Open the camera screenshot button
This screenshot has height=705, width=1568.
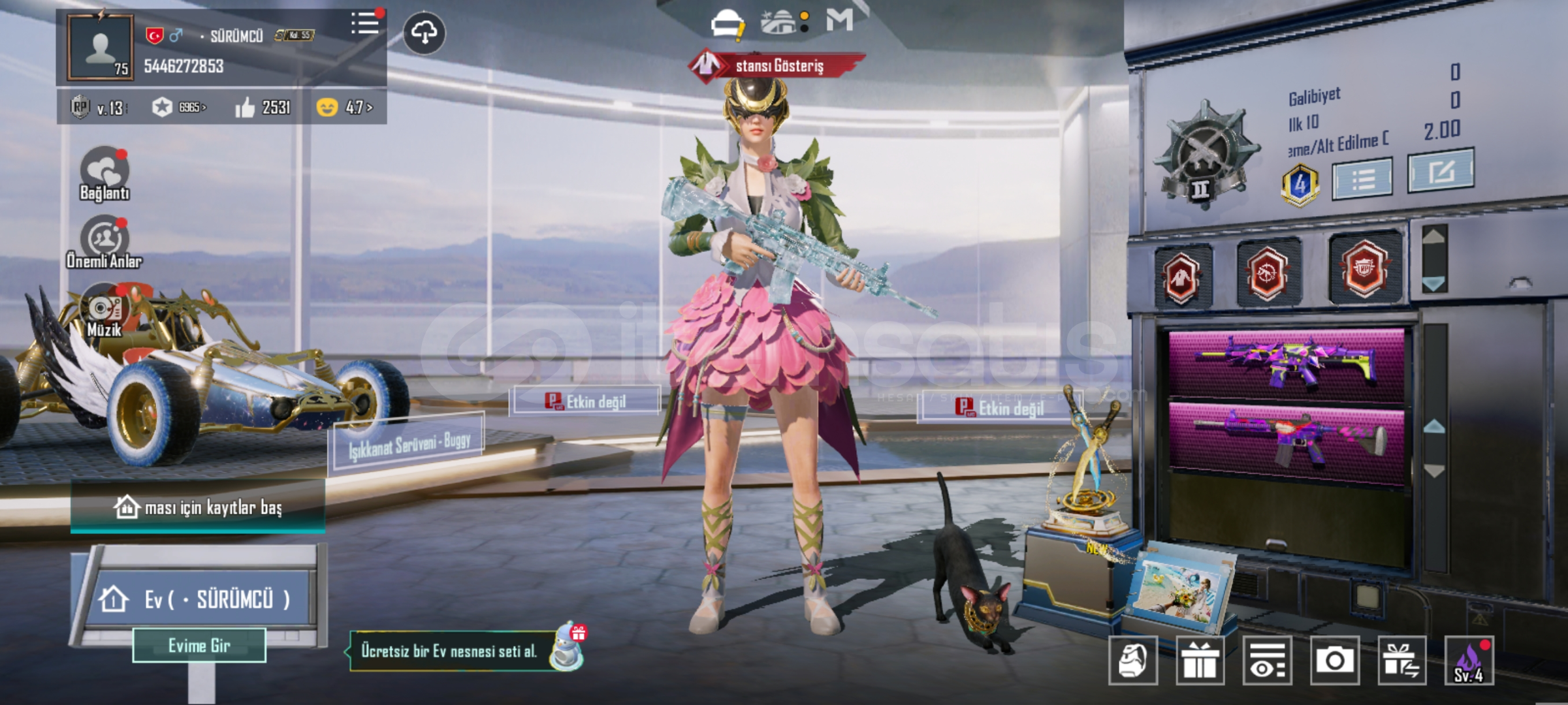(x=1334, y=661)
